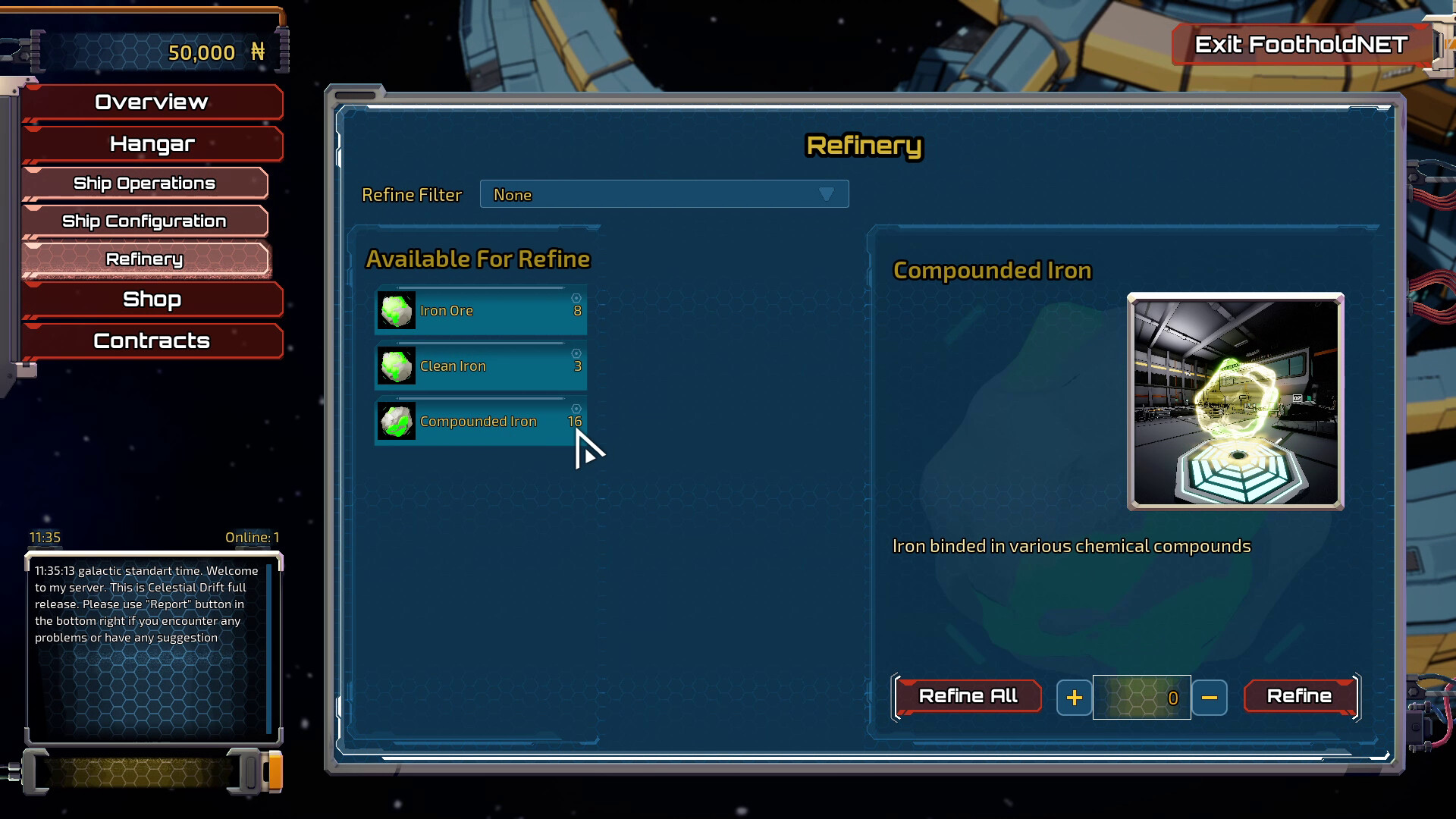
Task: Open the Shop menu
Action: pyautogui.click(x=152, y=300)
